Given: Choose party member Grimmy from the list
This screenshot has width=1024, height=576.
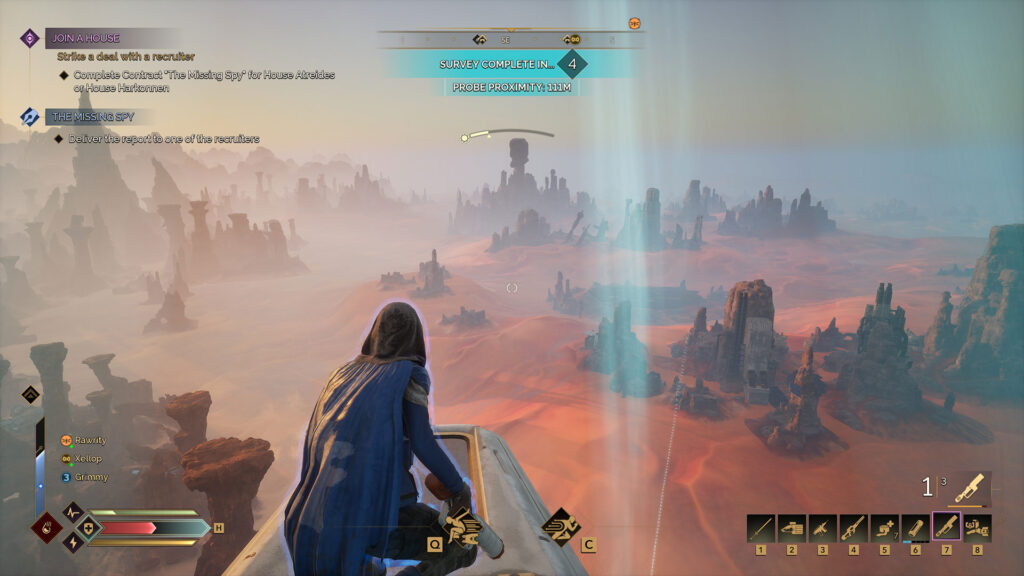Looking at the screenshot, I should click(88, 477).
